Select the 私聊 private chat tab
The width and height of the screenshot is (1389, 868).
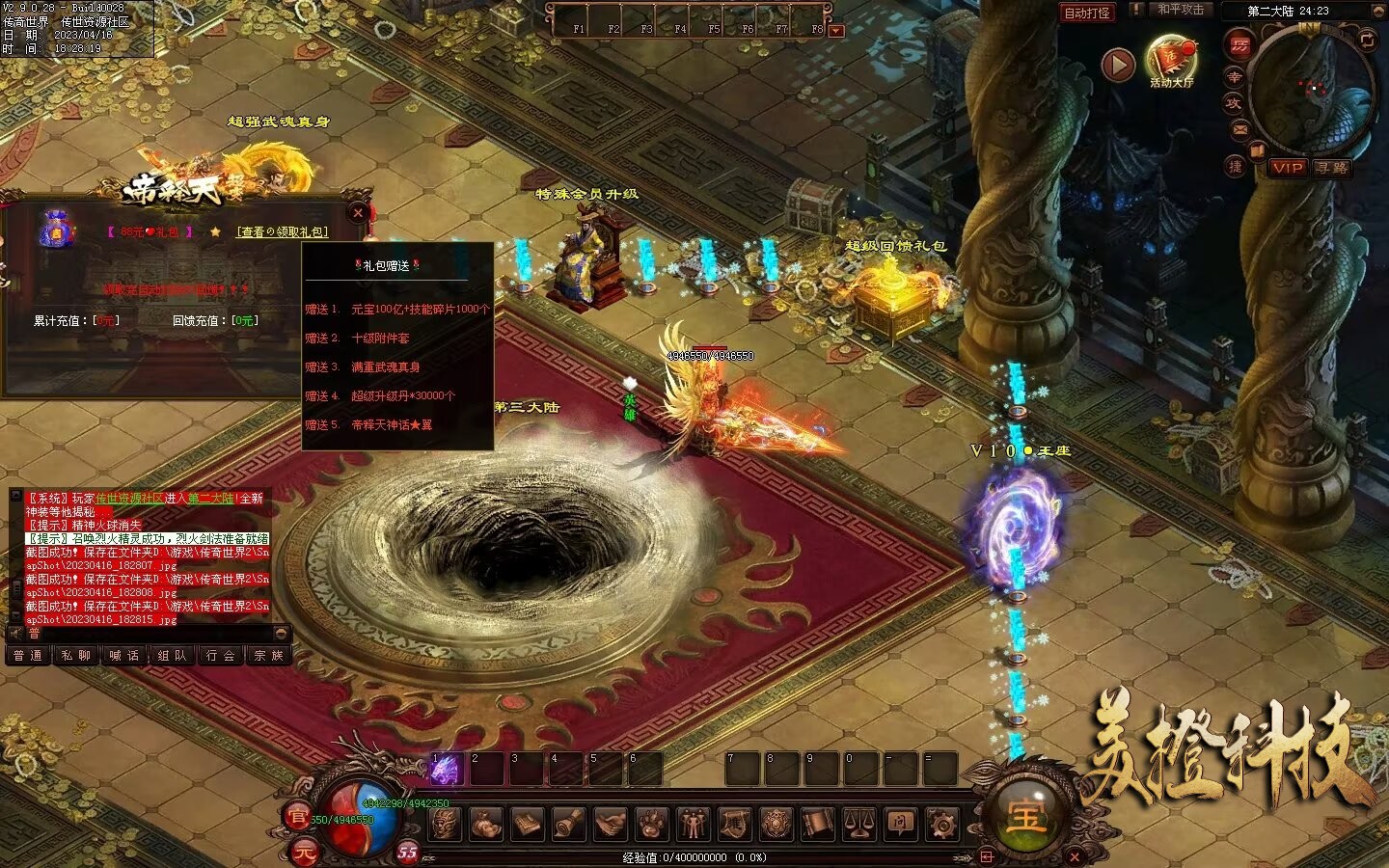[75, 656]
